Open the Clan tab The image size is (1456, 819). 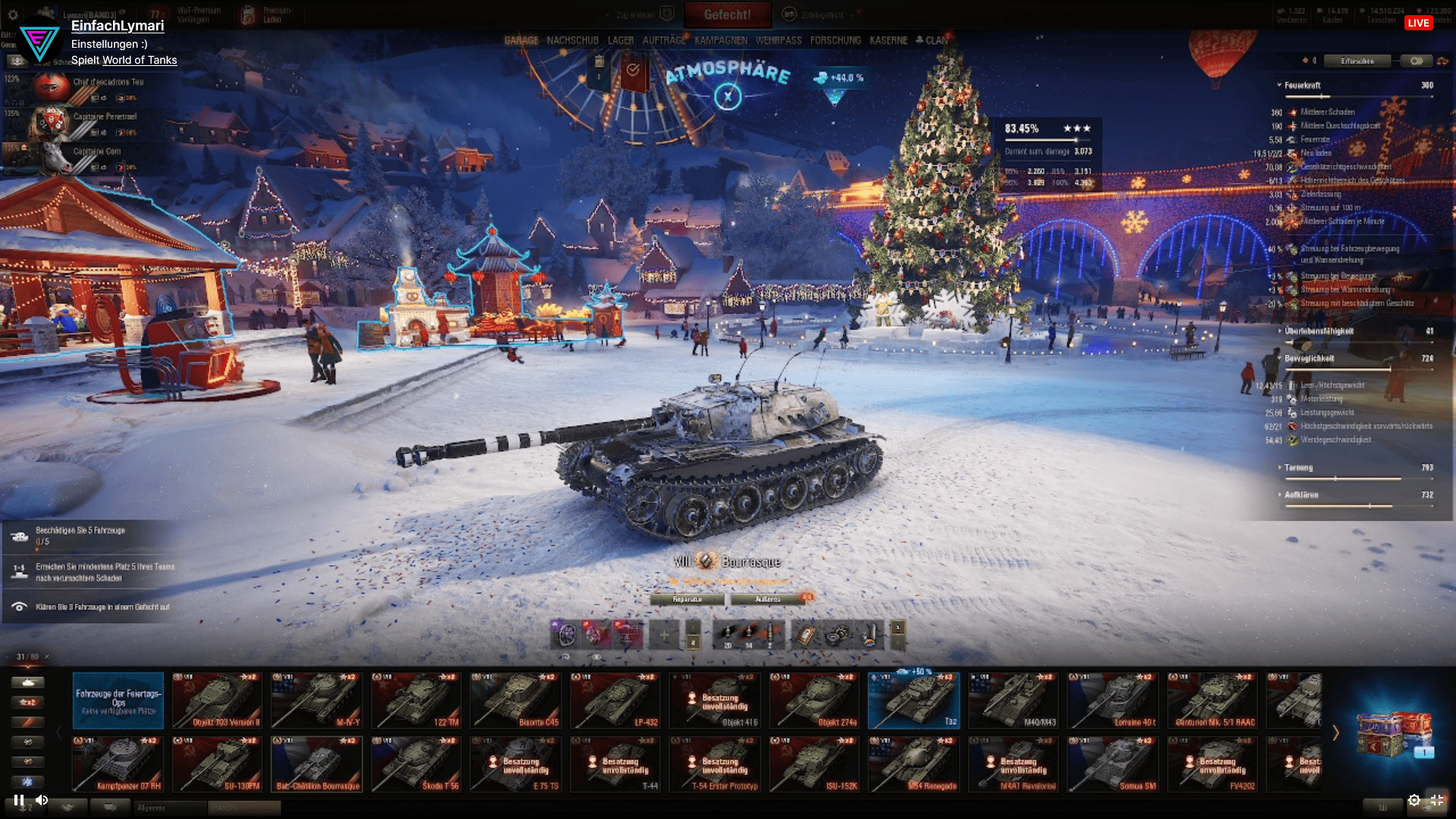click(x=932, y=40)
